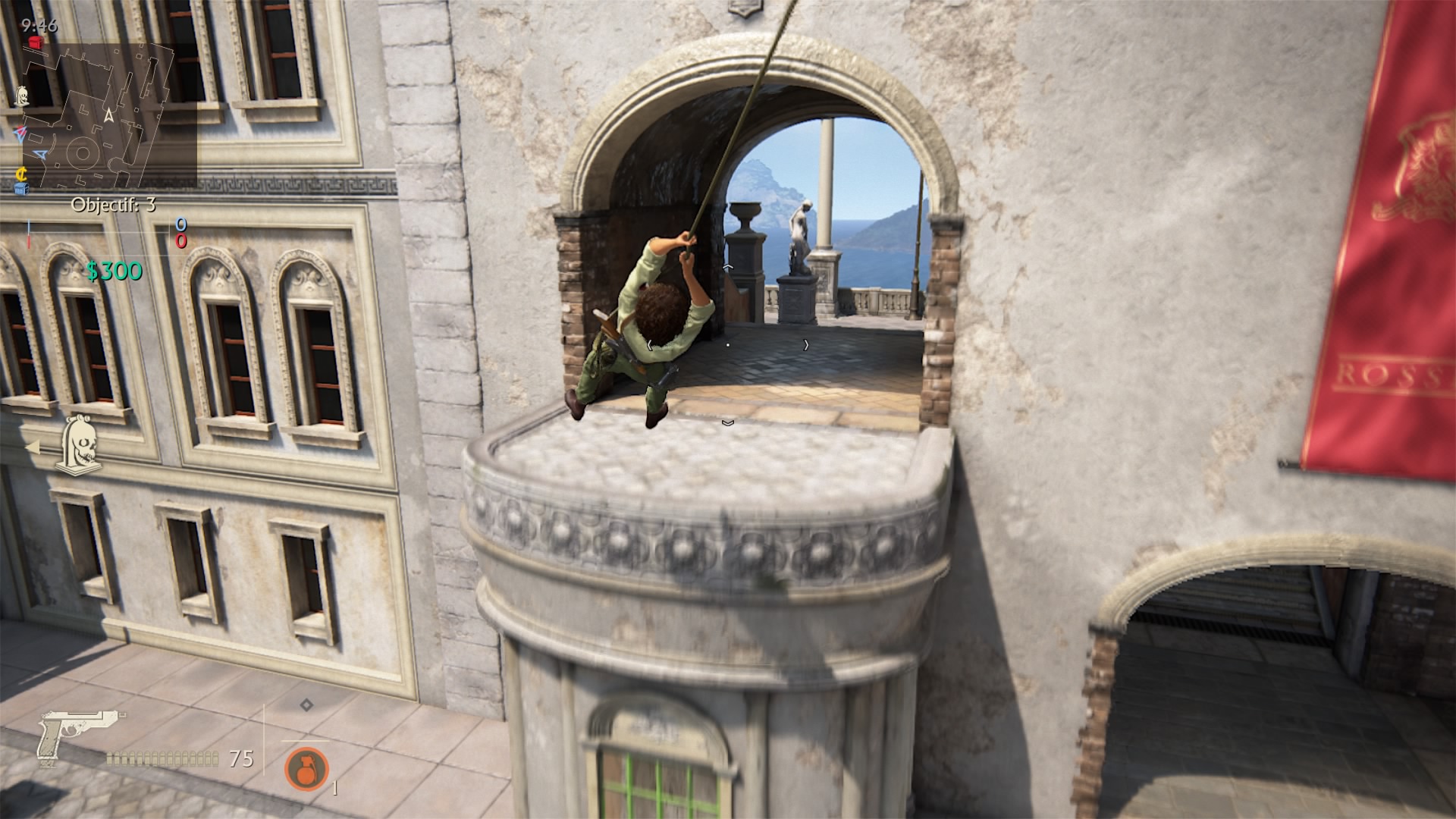The width and height of the screenshot is (1456, 819).
Task: Click the blue team score of 0
Action: pos(180,224)
